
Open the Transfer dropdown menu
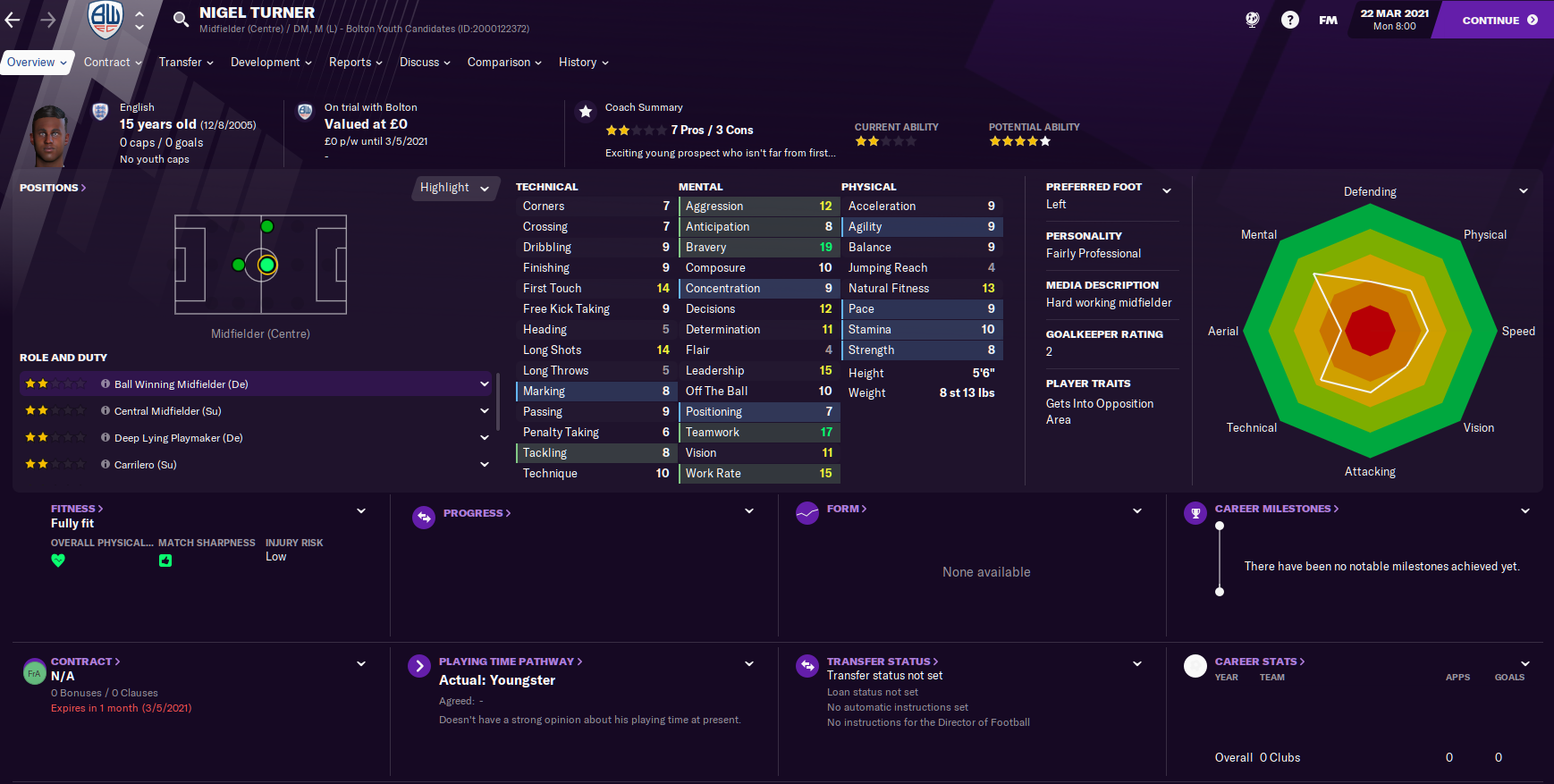click(x=186, y=63)
